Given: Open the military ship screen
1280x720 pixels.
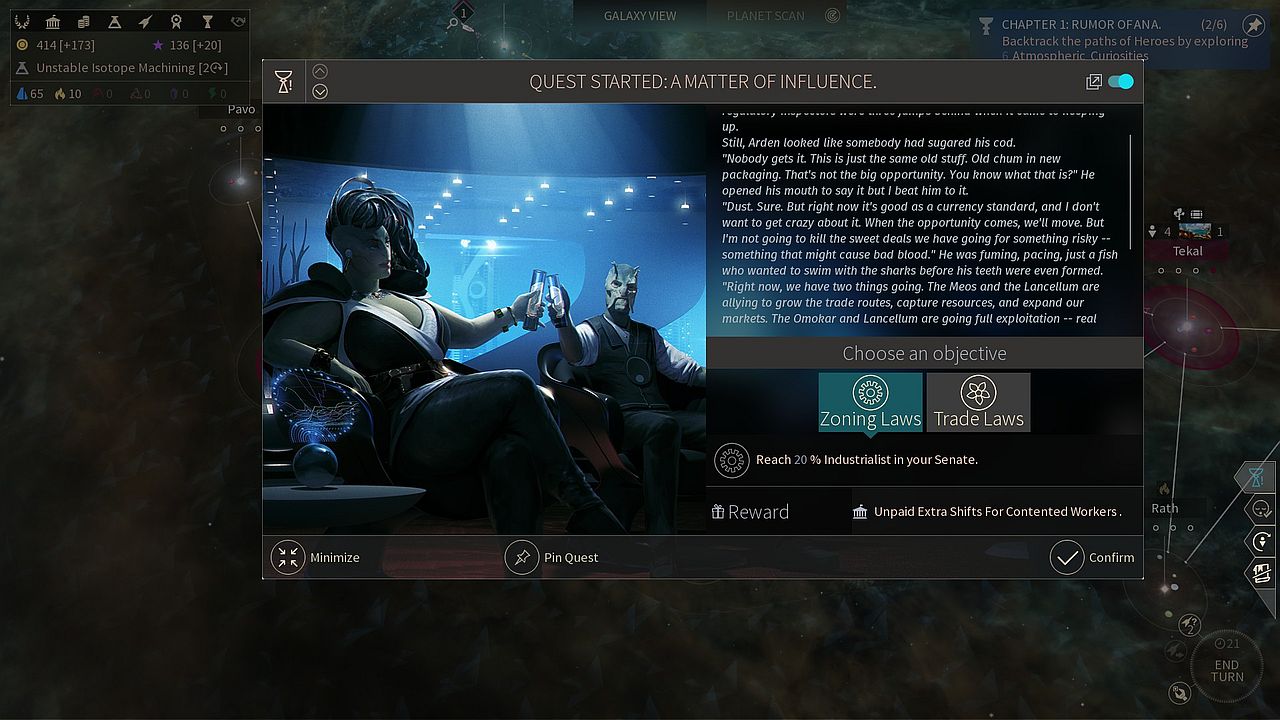Looking at the screenshot, I should pyautogui.click(x=146, y=22).
